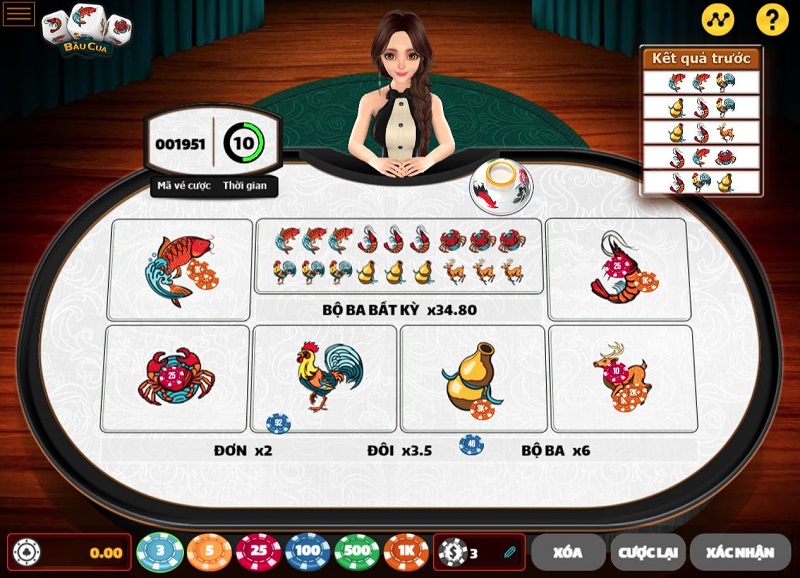Bet on the deer tile
This screenshot has width=800, height=578.
[x=621, y=377]
